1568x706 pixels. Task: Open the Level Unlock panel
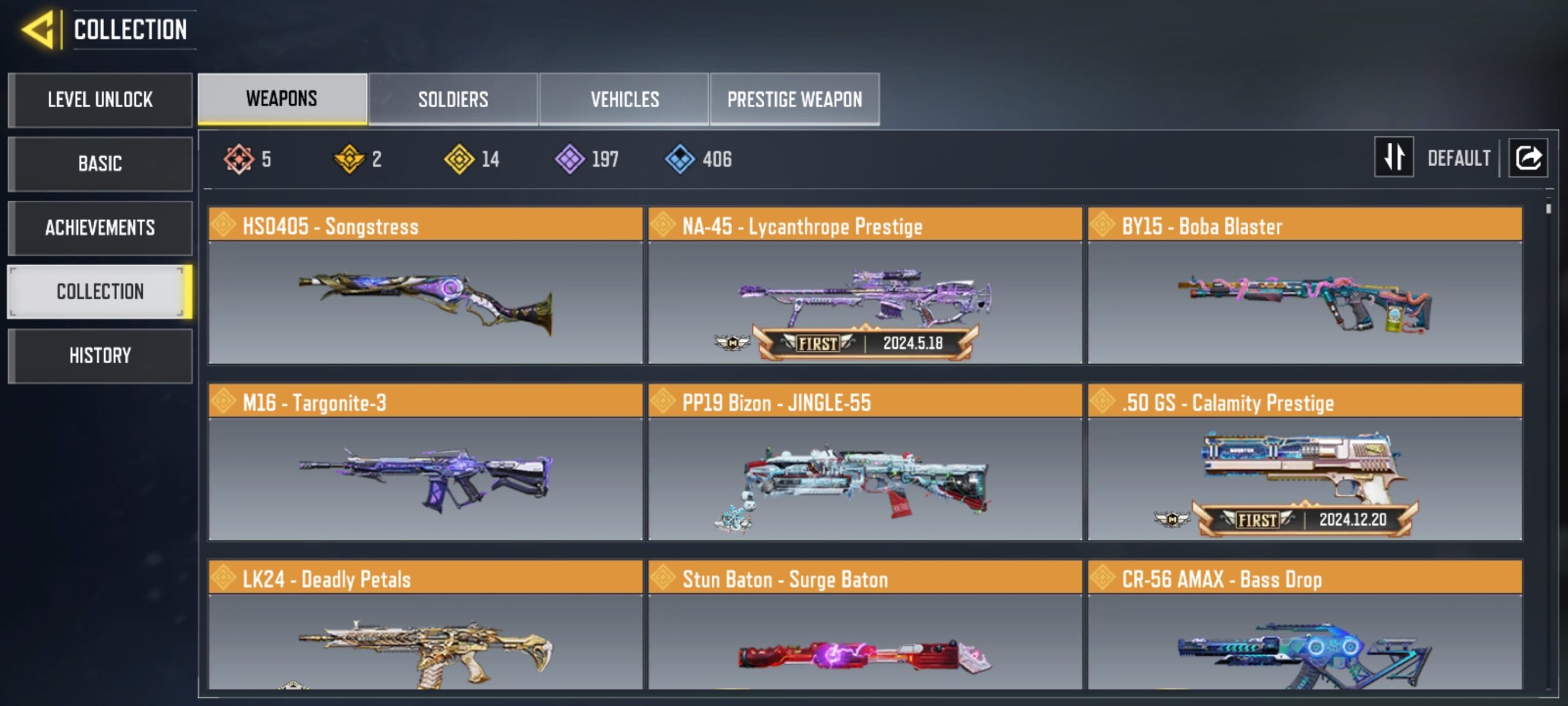[99, 100]
